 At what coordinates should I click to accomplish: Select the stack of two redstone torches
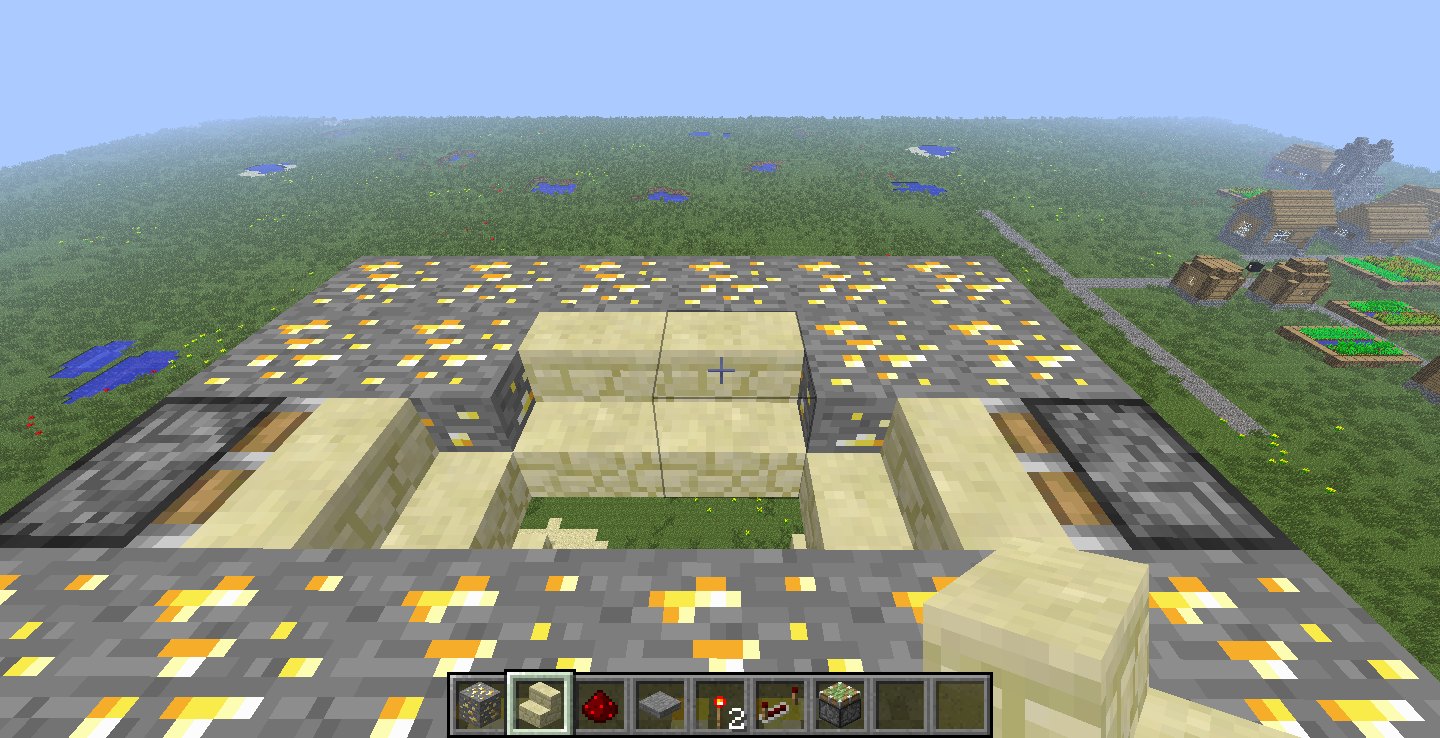[718, 703]
